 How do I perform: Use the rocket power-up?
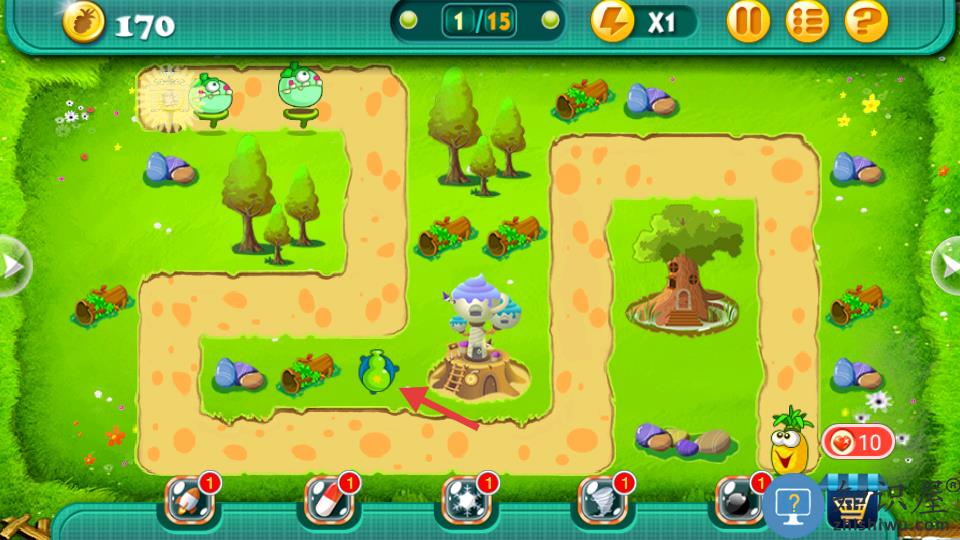187,501
